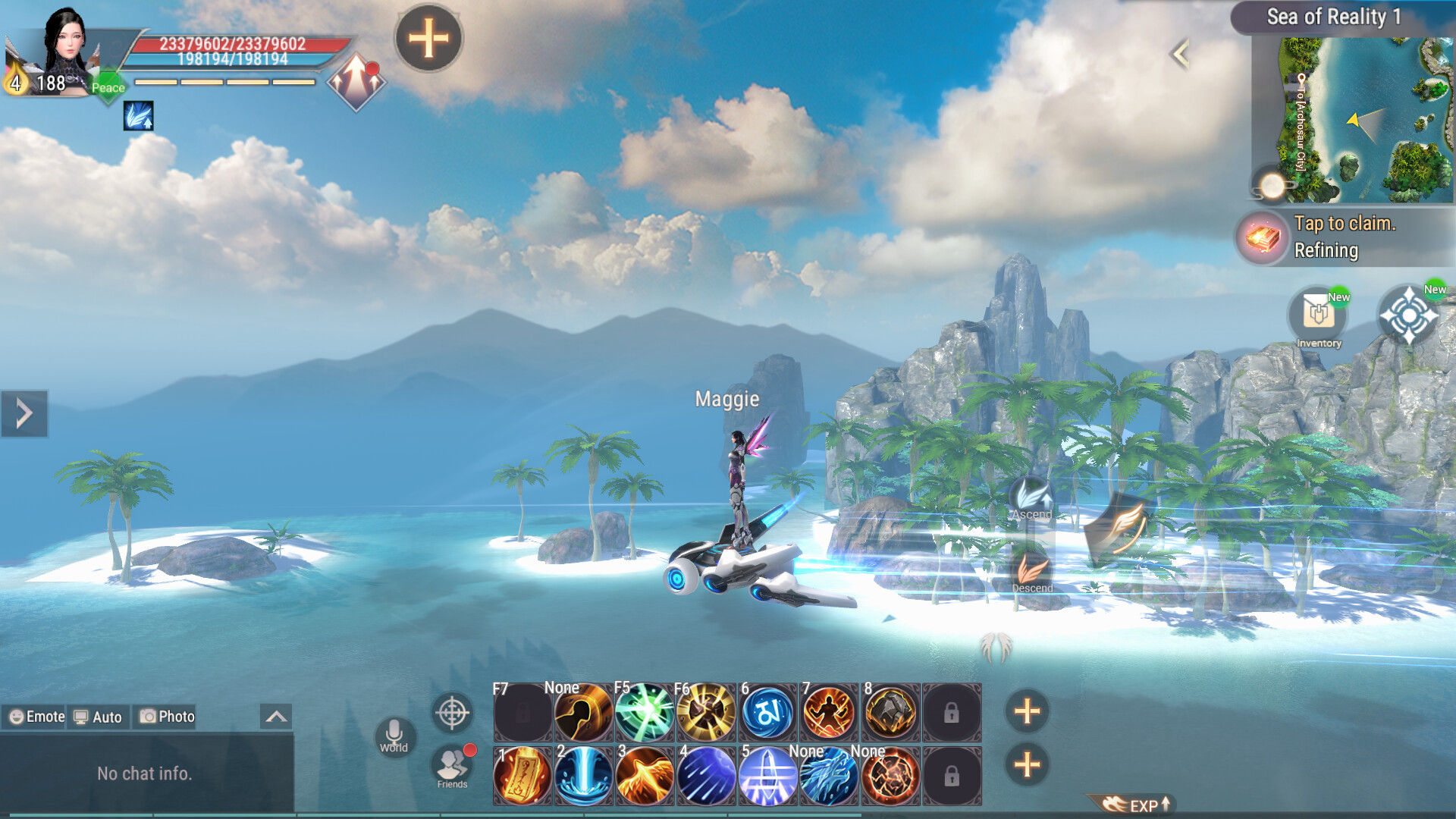Screen dimensions: 1456x819
Task: Tap the locked F7 skill slot padlock
Action: (x=522, y=713)
